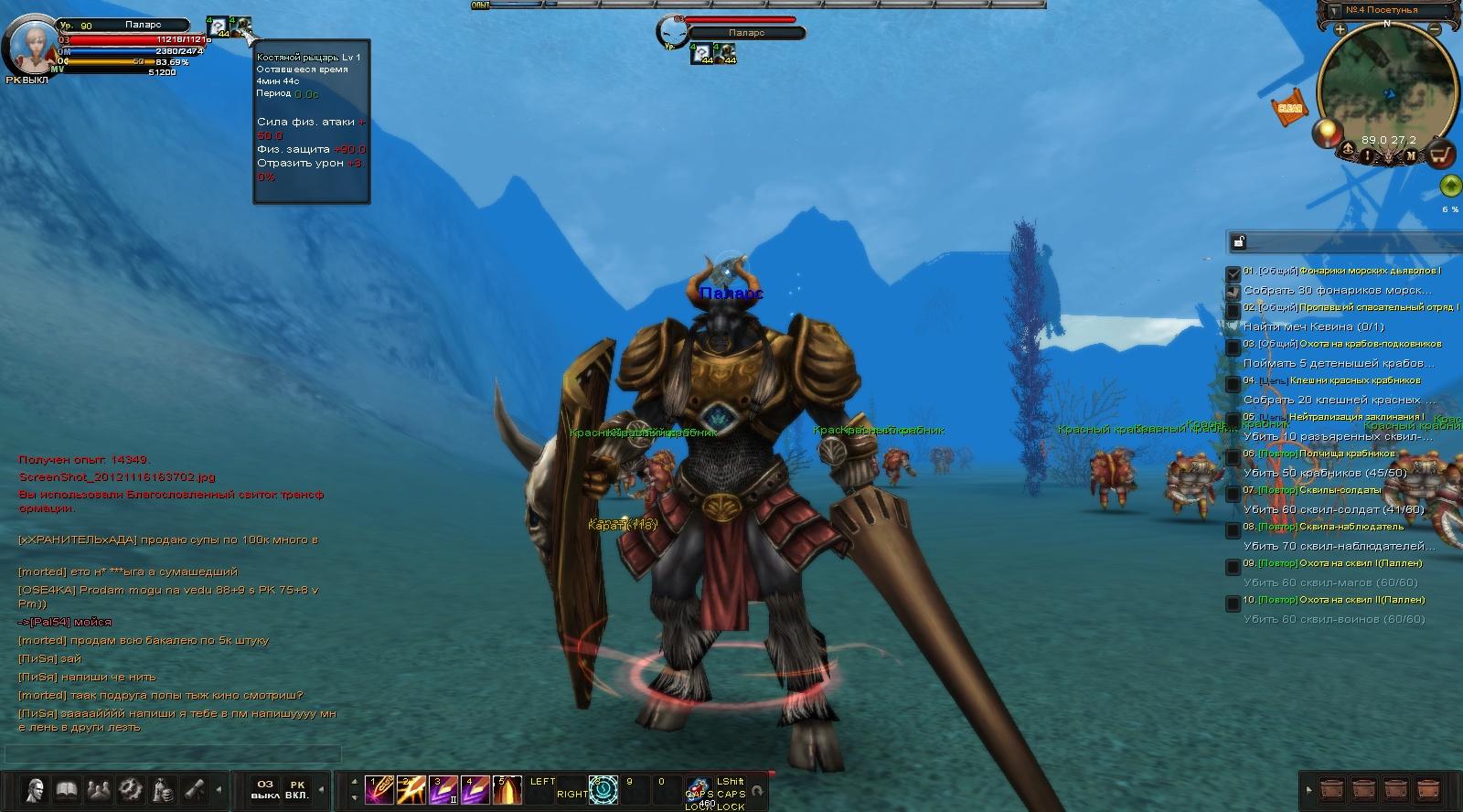Viewport: 1463px width, 812px height.
Task: Open the skill book icon
Action: [x=67, y=788]
